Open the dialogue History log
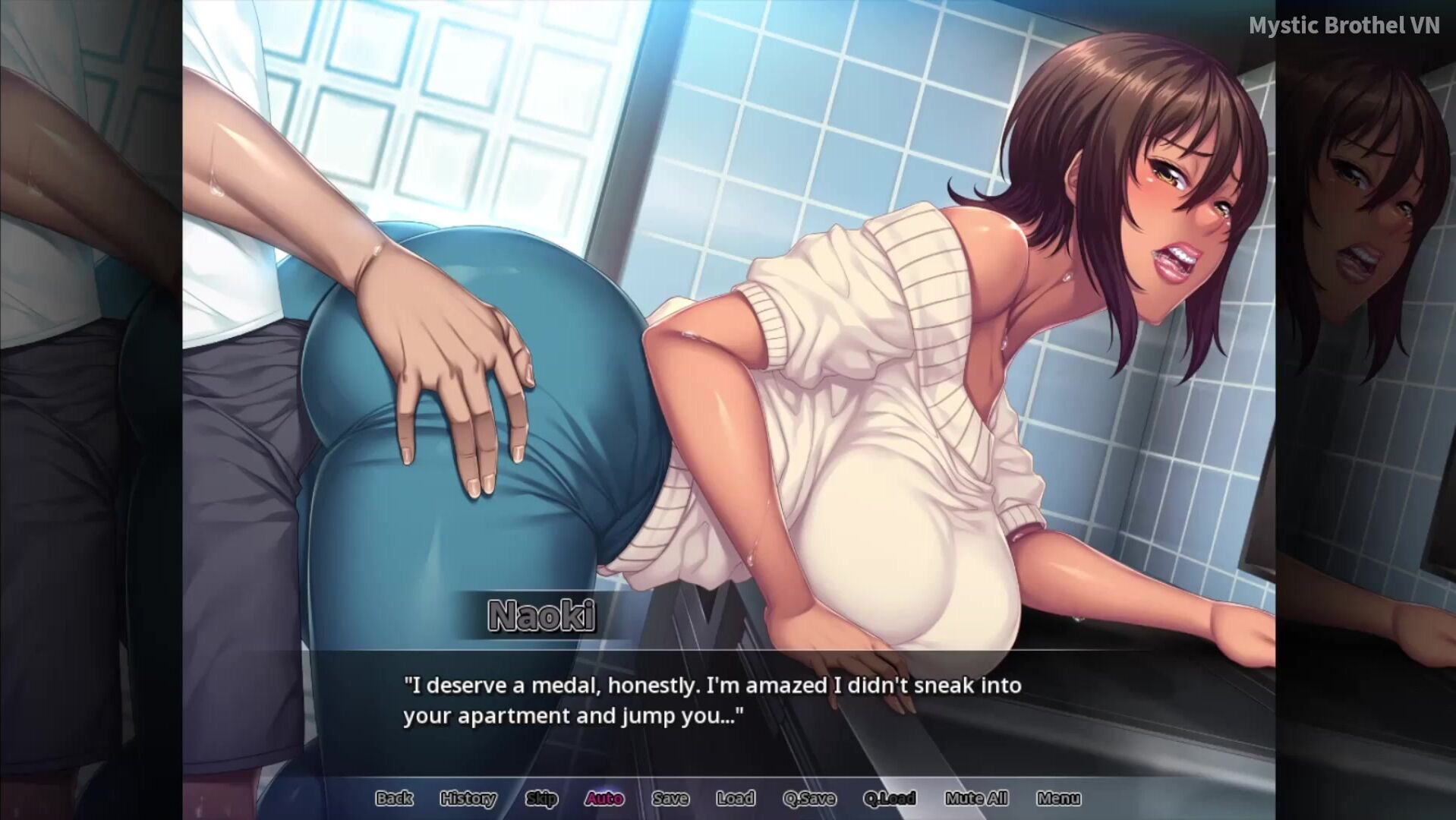Viewport: 1456px width, 820px height. point(468,798)
